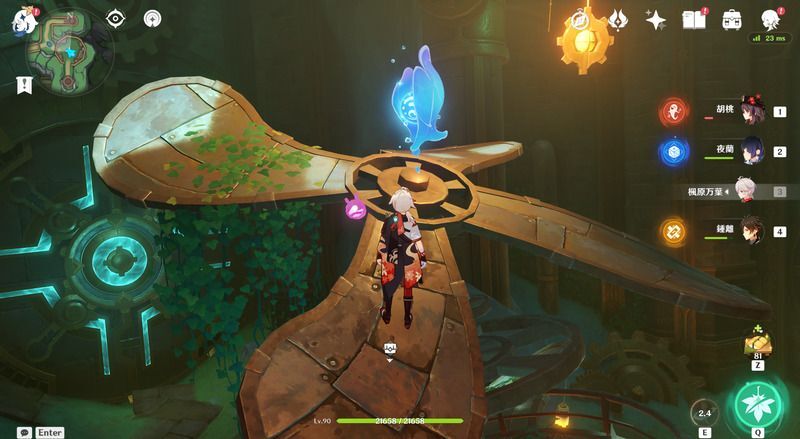Screen dimensions: 800x439
Task: Click the round signal icon beside the eye
Action: coord(152,18)
